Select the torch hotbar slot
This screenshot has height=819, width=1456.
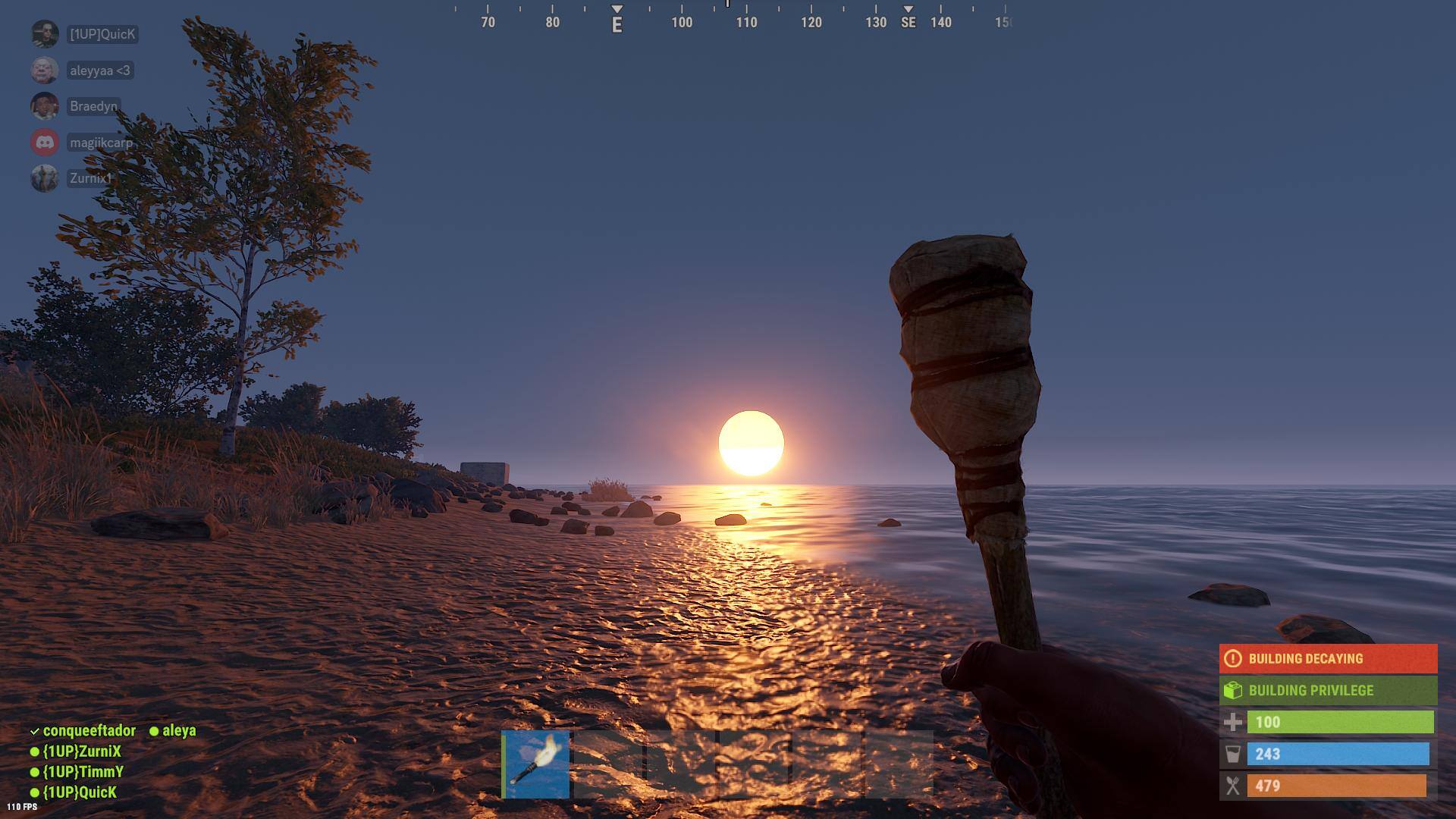536,764
